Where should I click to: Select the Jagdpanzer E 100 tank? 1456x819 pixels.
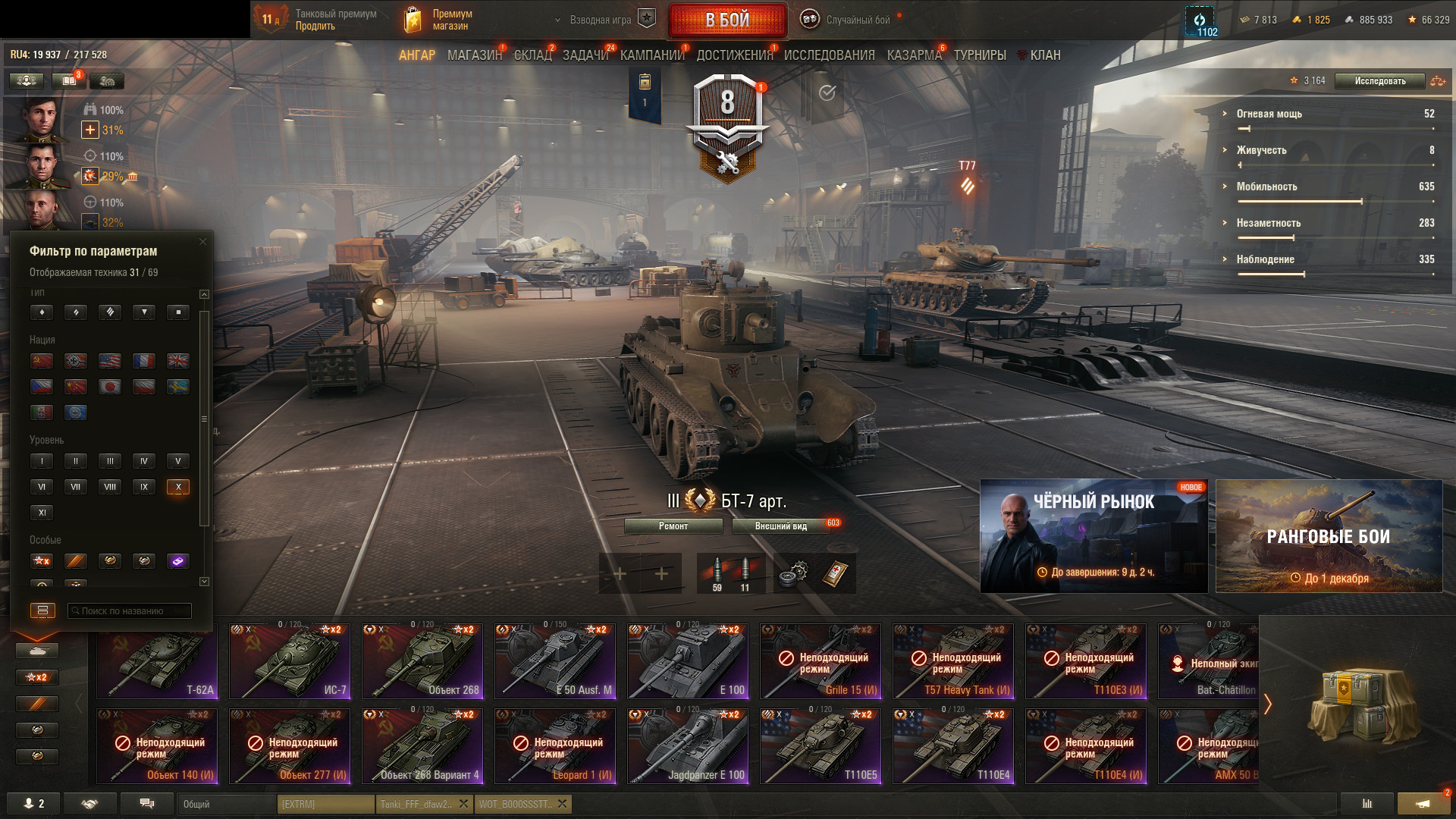pyautogui.click(x=688, y=746)
